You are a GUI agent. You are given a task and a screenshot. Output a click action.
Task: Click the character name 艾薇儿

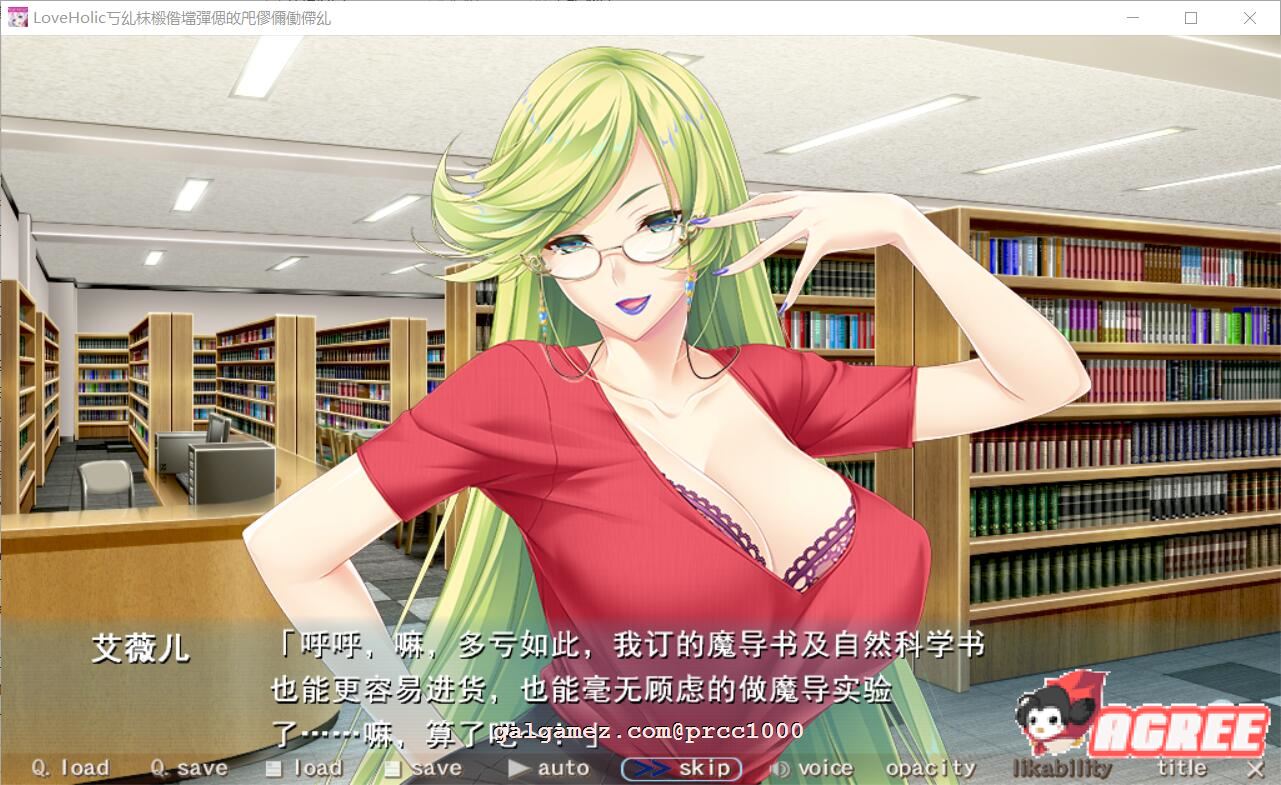(x=140, y=647)
